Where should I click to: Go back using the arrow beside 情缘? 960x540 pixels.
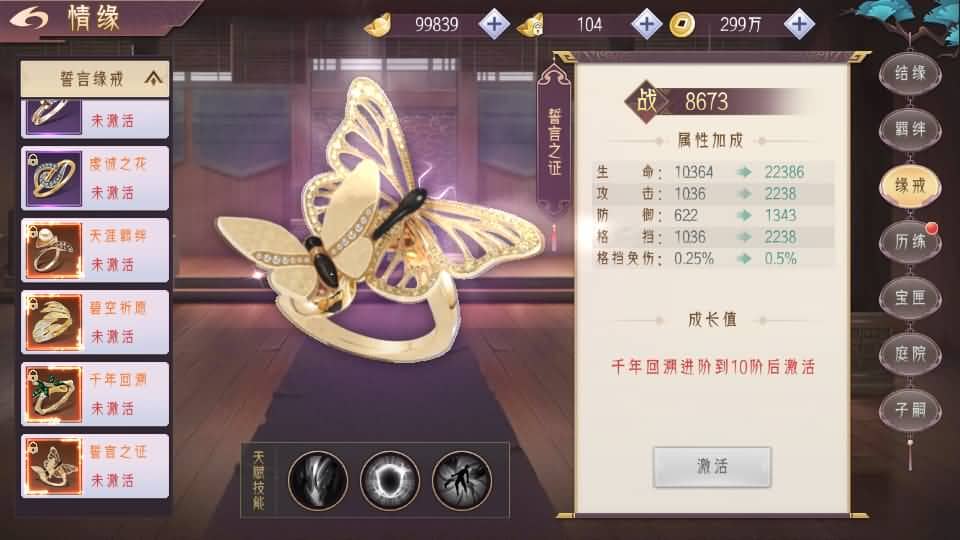pyautogui.click(x=32, y=19)
